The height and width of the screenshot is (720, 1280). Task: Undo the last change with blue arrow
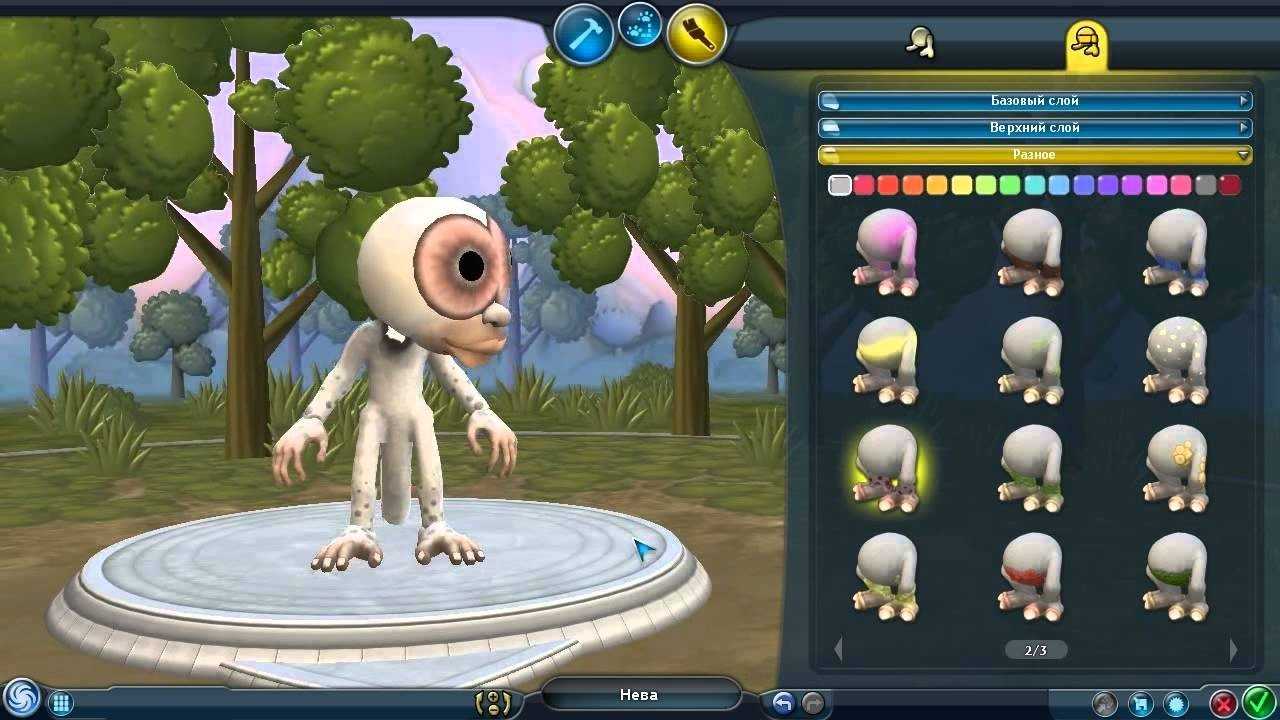pyautogui.click(x=783, y=702)
